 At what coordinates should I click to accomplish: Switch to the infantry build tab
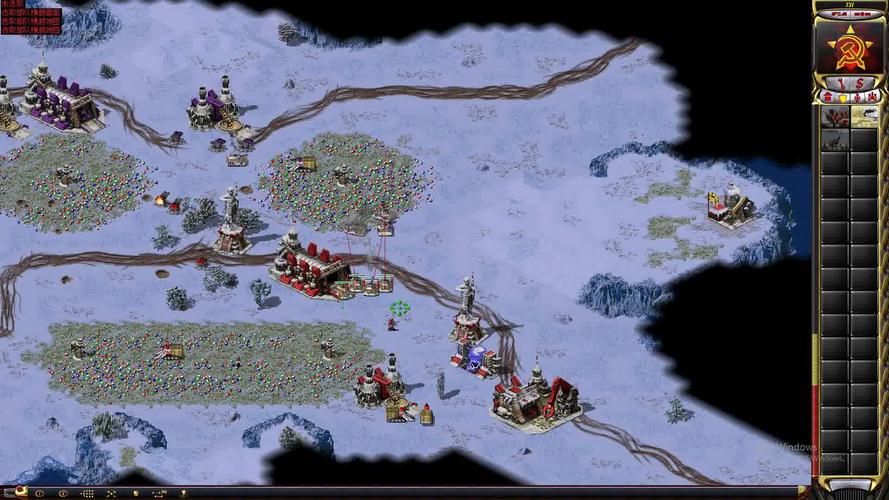coord(857,97)
